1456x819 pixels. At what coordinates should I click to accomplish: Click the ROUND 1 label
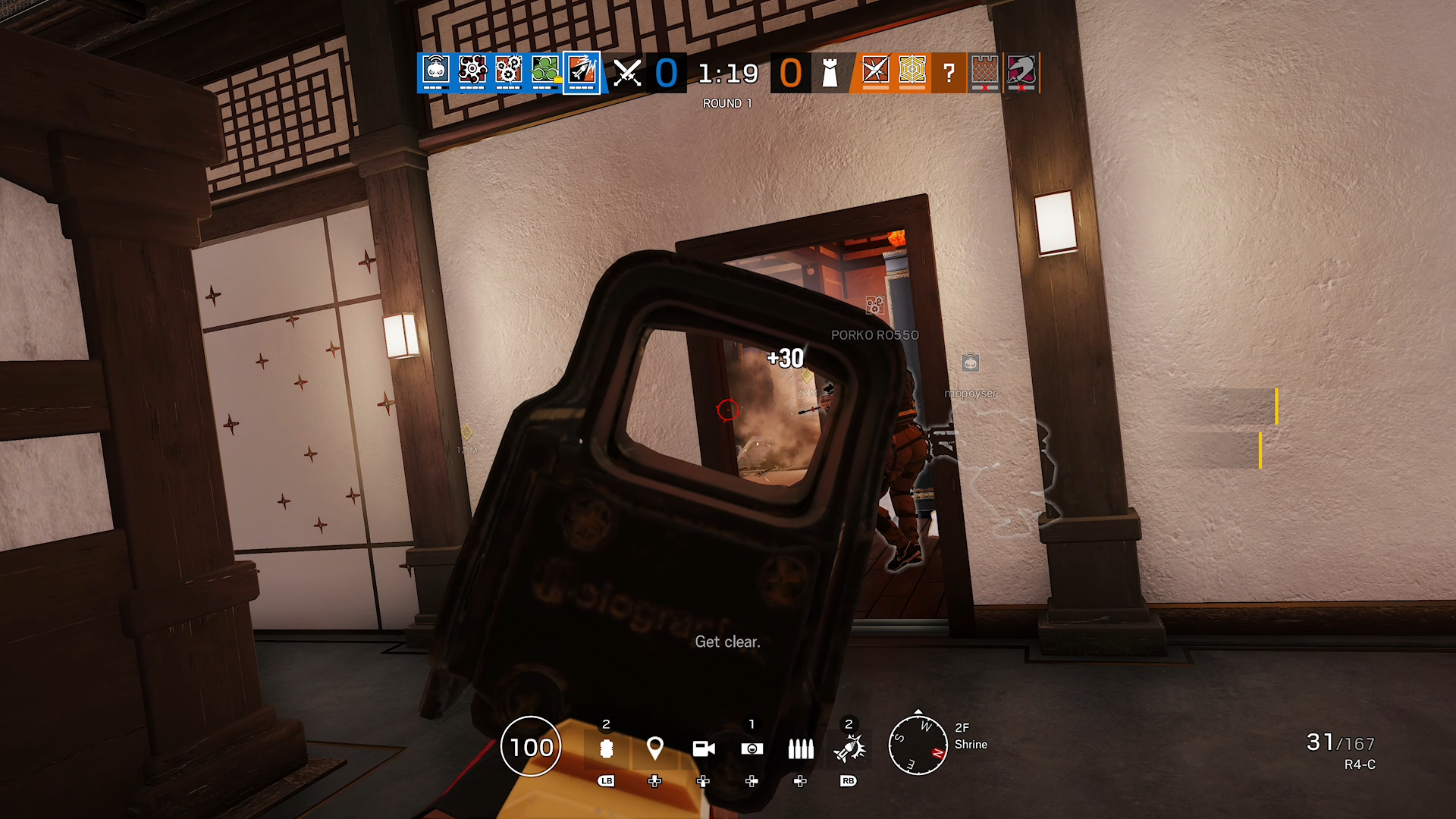727,103
